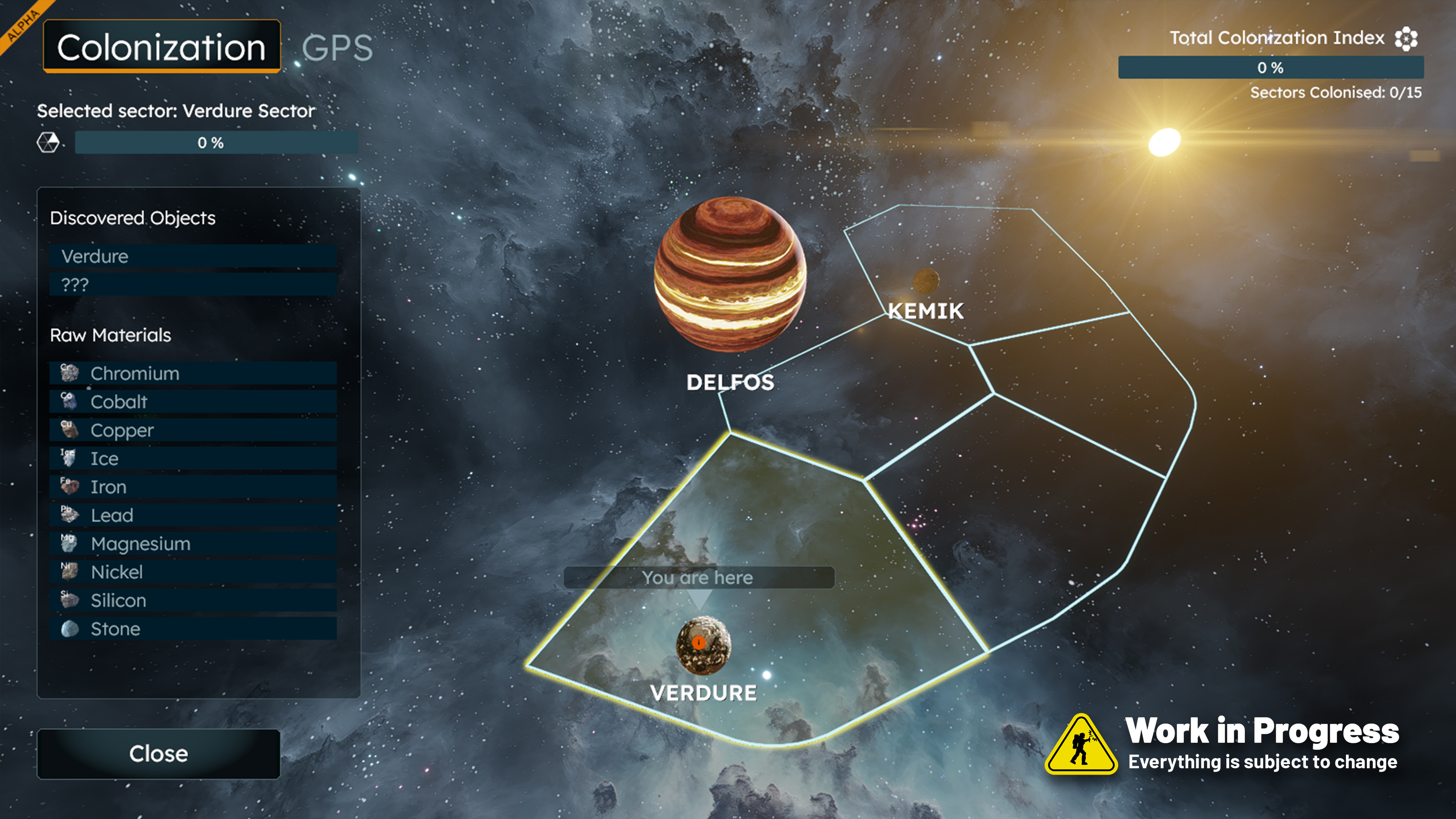Select the Stone material row
Screen dimensions: 1456x819
point(193,629)
